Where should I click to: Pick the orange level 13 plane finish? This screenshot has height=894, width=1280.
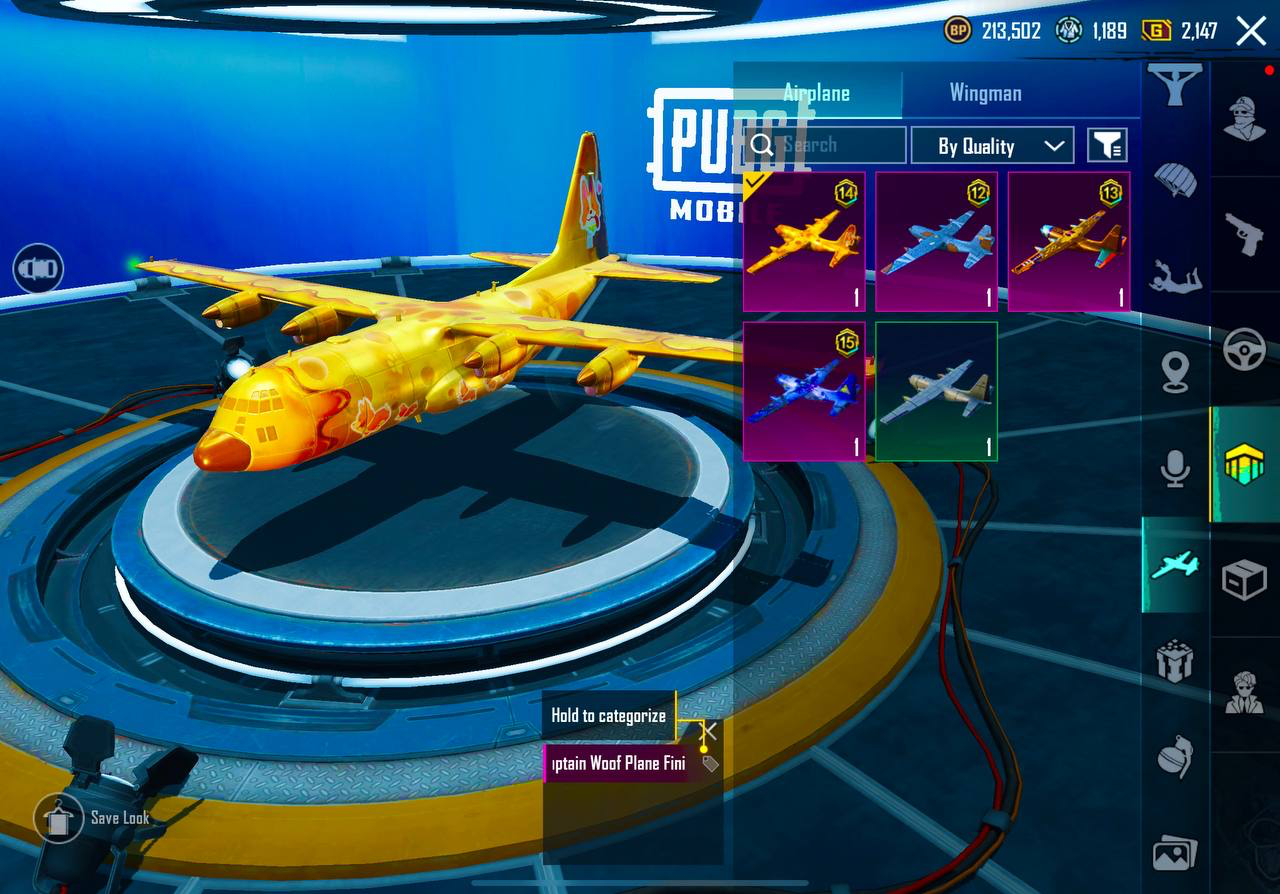(x=1068, y=242)
